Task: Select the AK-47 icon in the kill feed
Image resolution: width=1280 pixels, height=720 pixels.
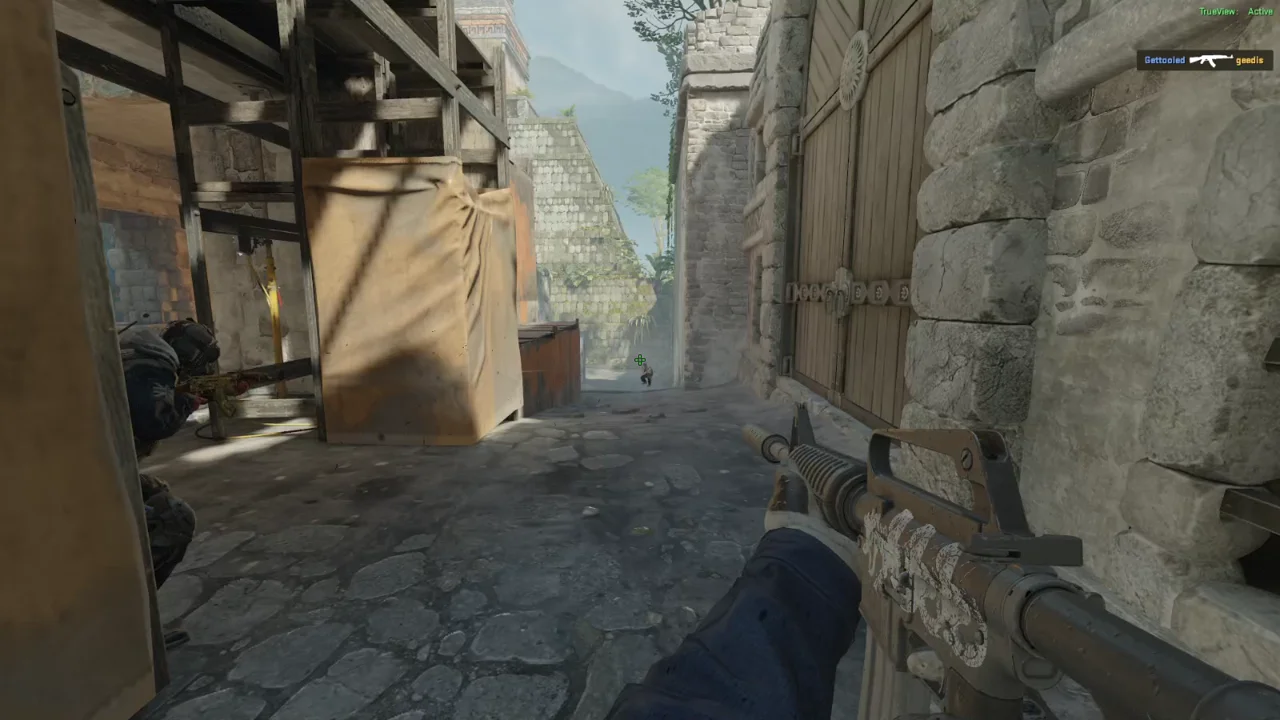Action: click(x=1210, y=60)
